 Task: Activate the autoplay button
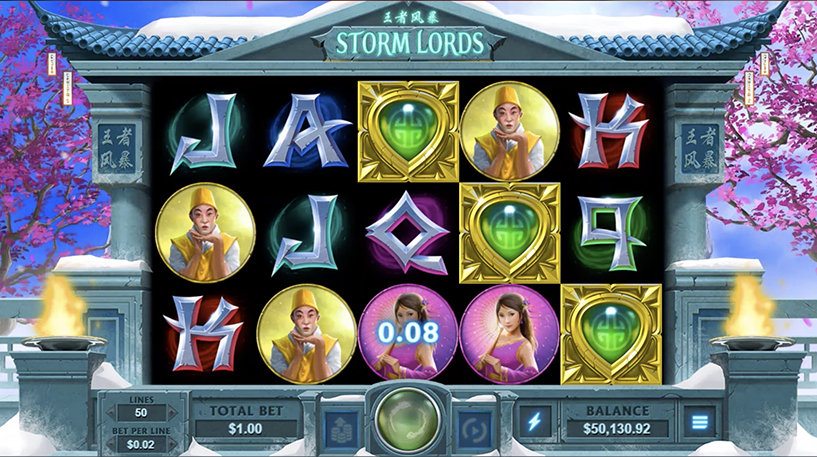coord(474,425)
